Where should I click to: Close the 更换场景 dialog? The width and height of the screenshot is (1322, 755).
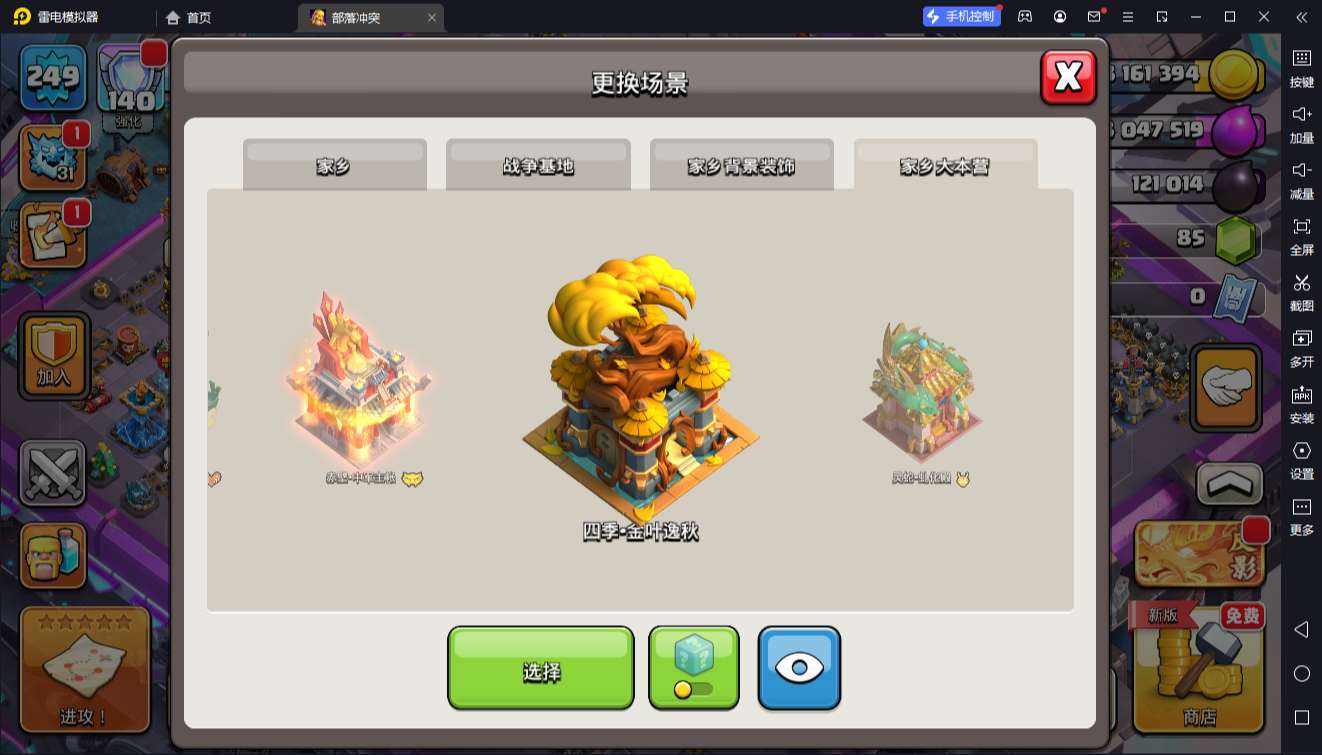(x=1068, y=77)
